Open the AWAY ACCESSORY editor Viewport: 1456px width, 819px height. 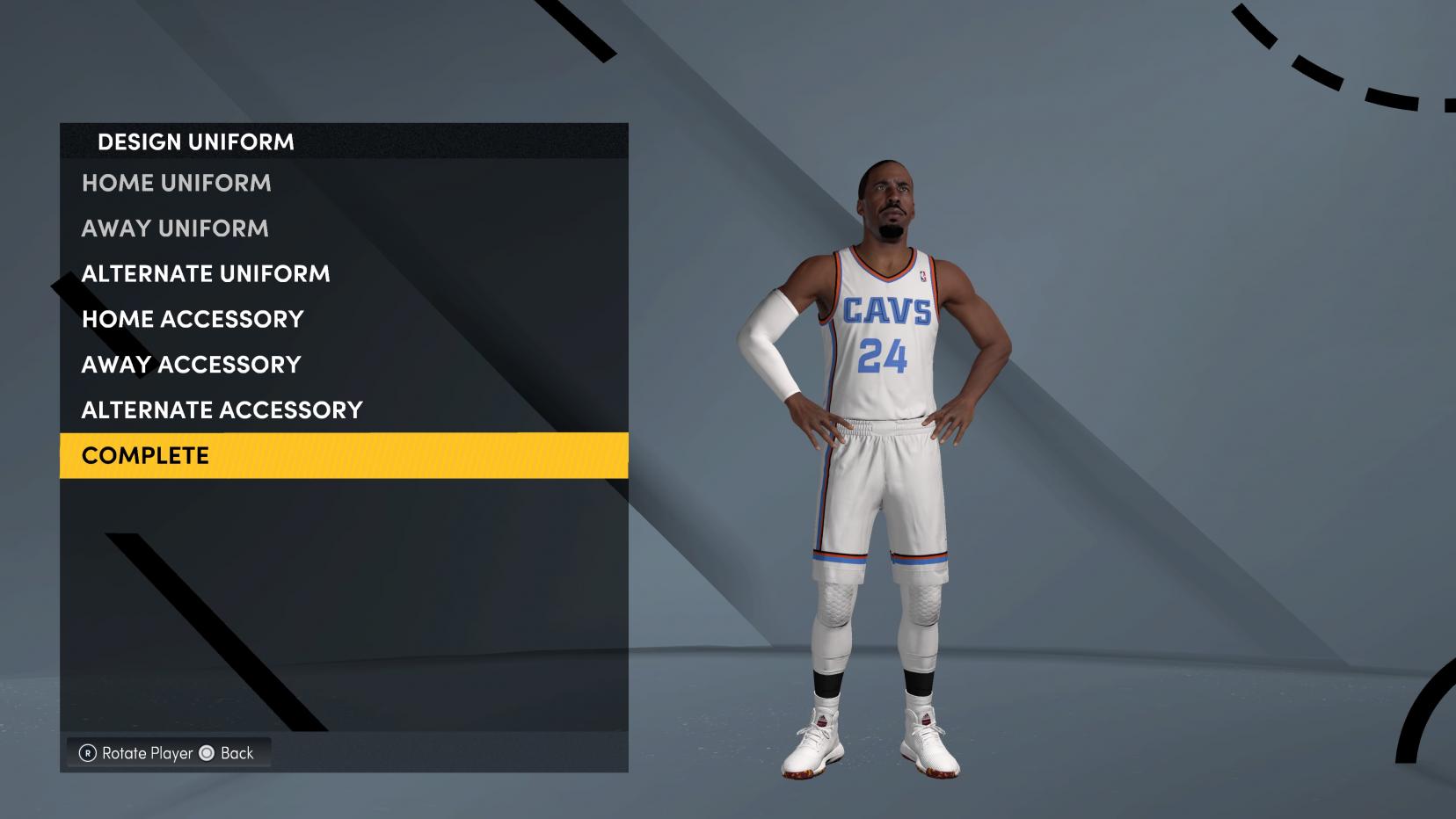coord(190,364)
